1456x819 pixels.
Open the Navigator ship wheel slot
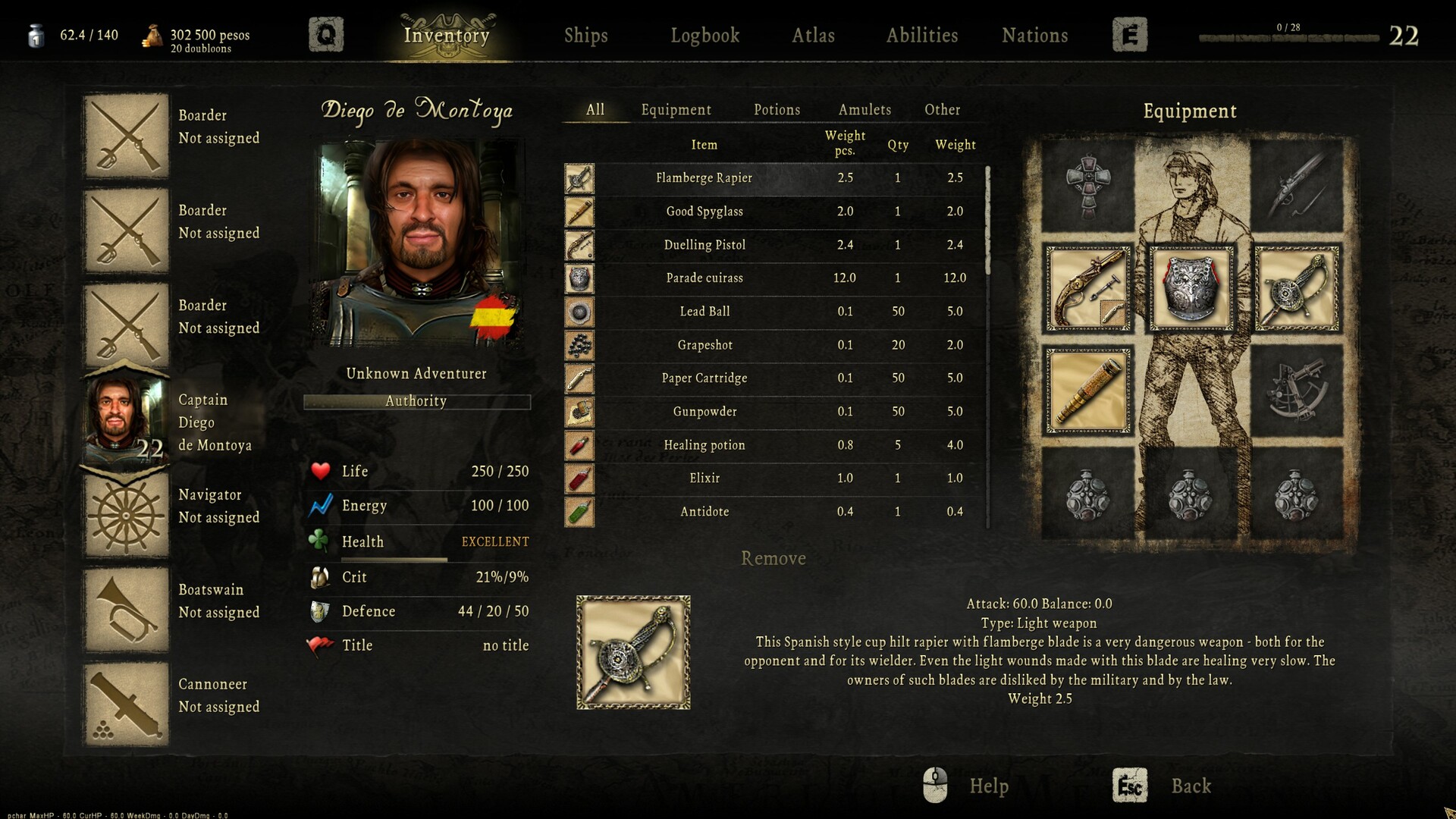(126, 512)
